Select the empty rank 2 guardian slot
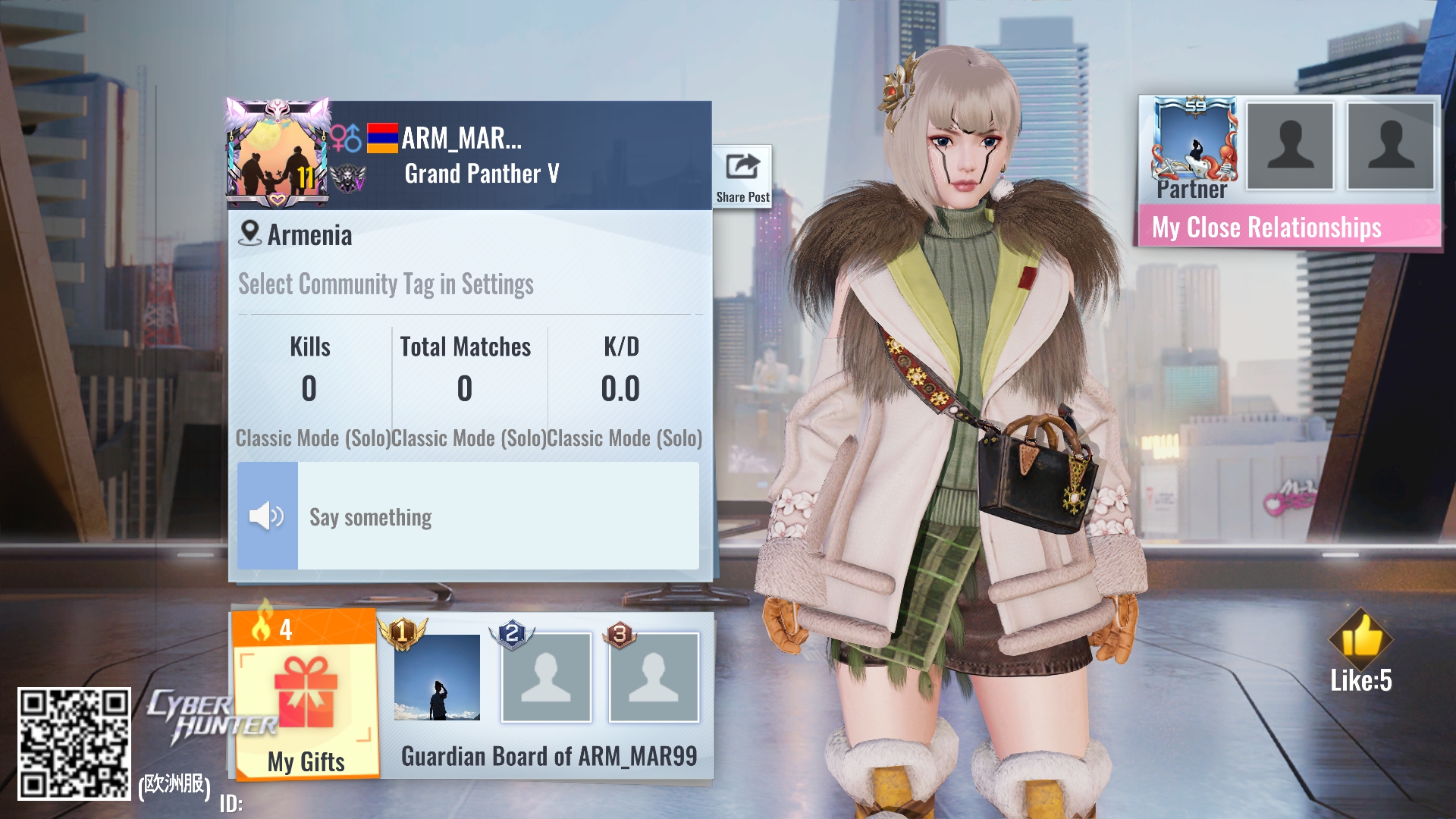 (x=546, y=677)
